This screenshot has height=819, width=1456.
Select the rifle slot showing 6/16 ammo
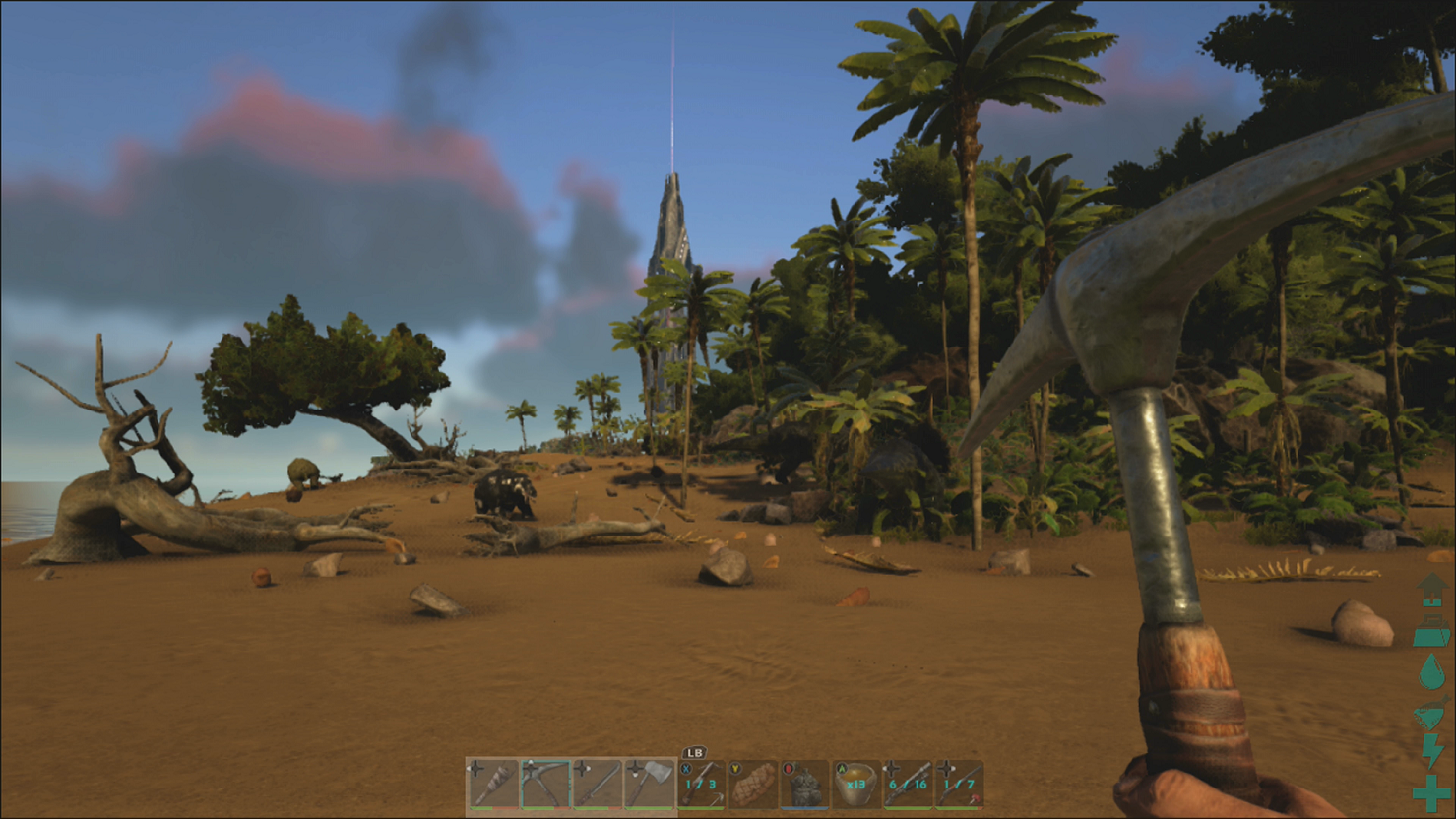[908, 783]
